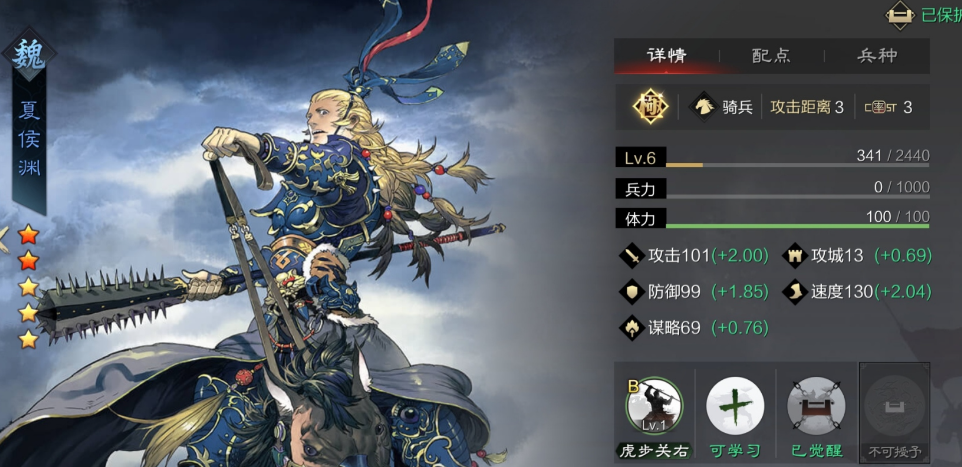Open the 虎步关右 skill slot
This screenshot has height=467, width=962.
tap(653, 408)
